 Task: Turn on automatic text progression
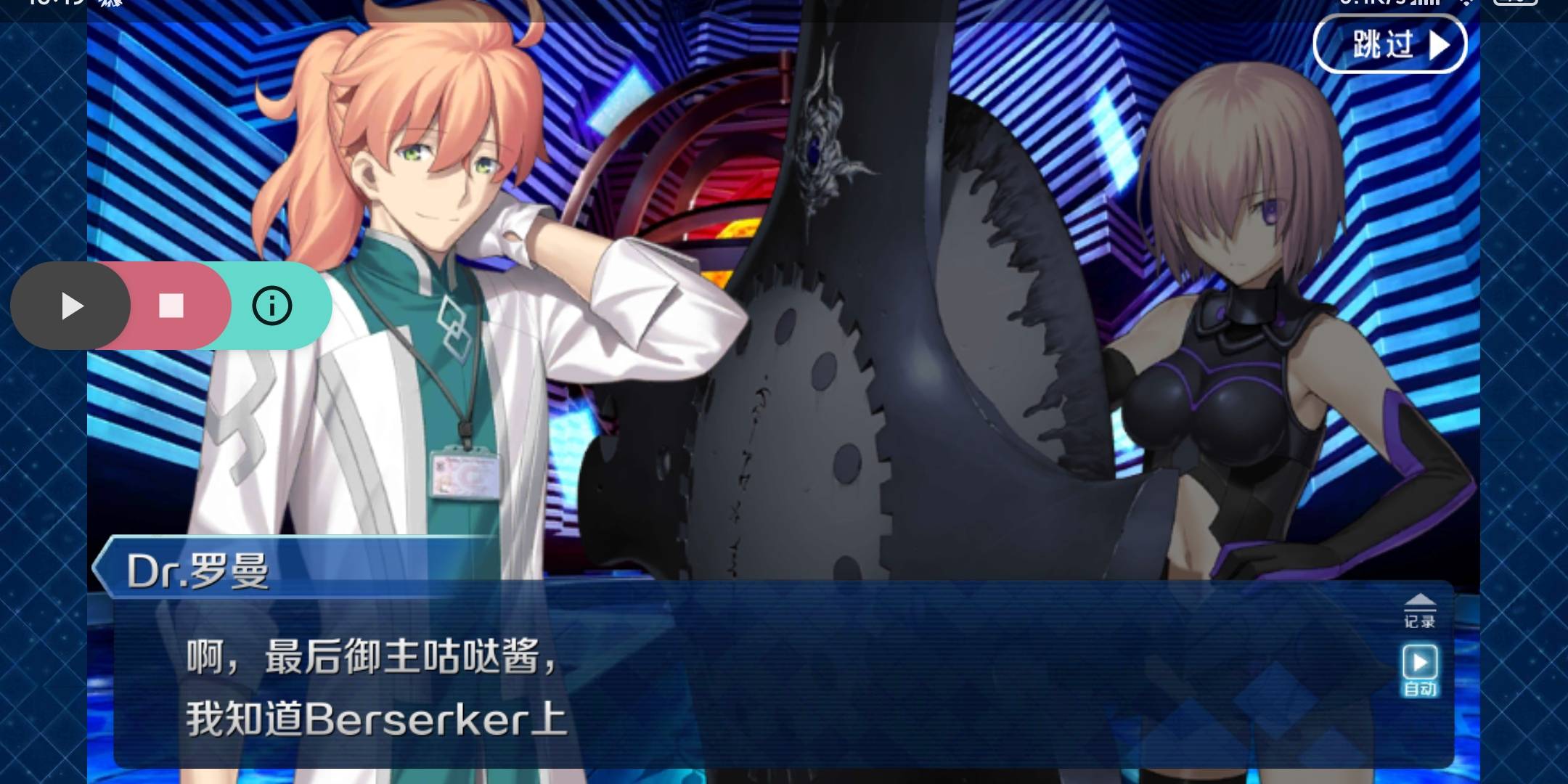[1419, 662]
